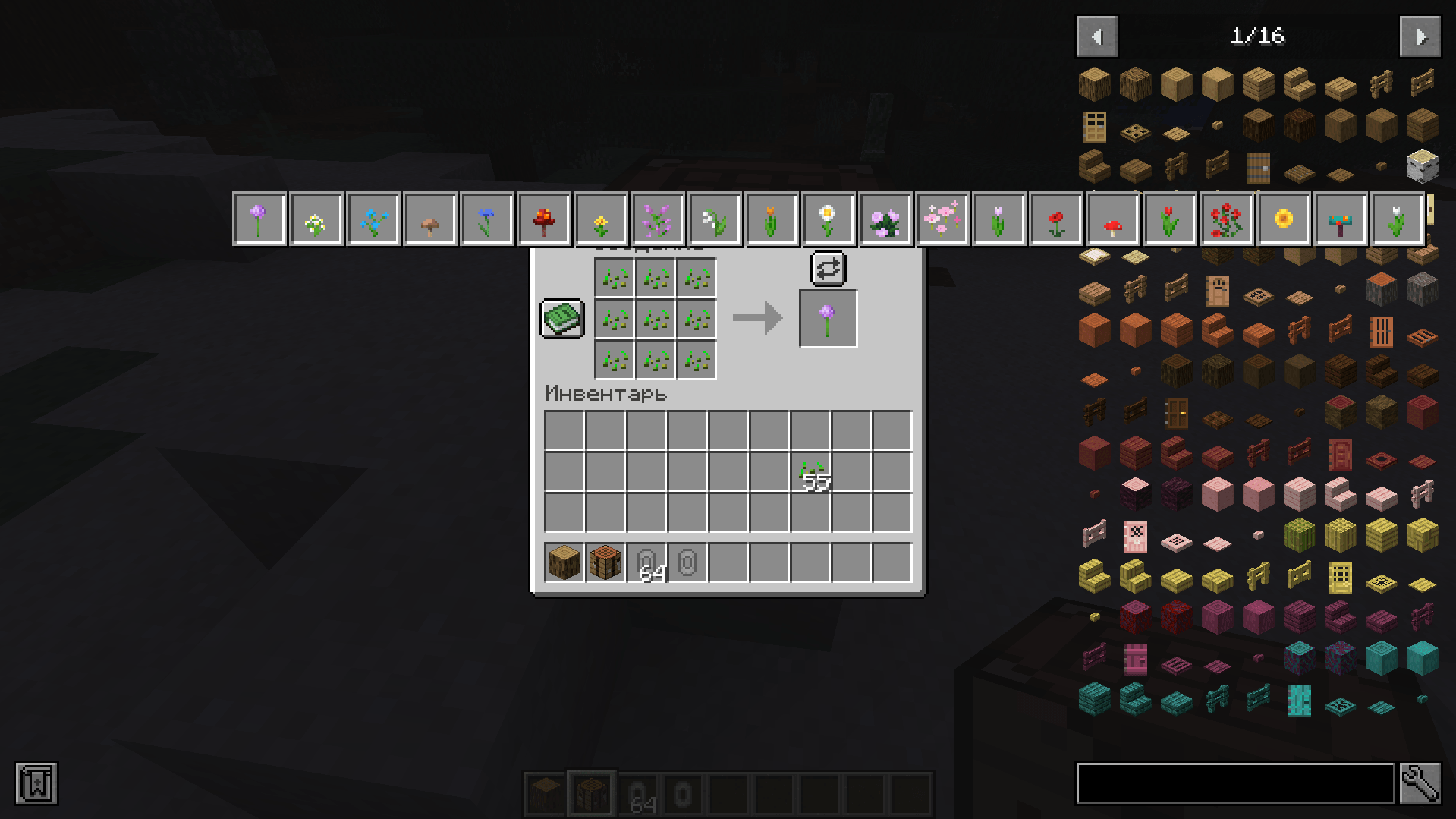Select the allium flower in the output slot
Viewport: 1456px width, 819px height.
coord(827,317)
